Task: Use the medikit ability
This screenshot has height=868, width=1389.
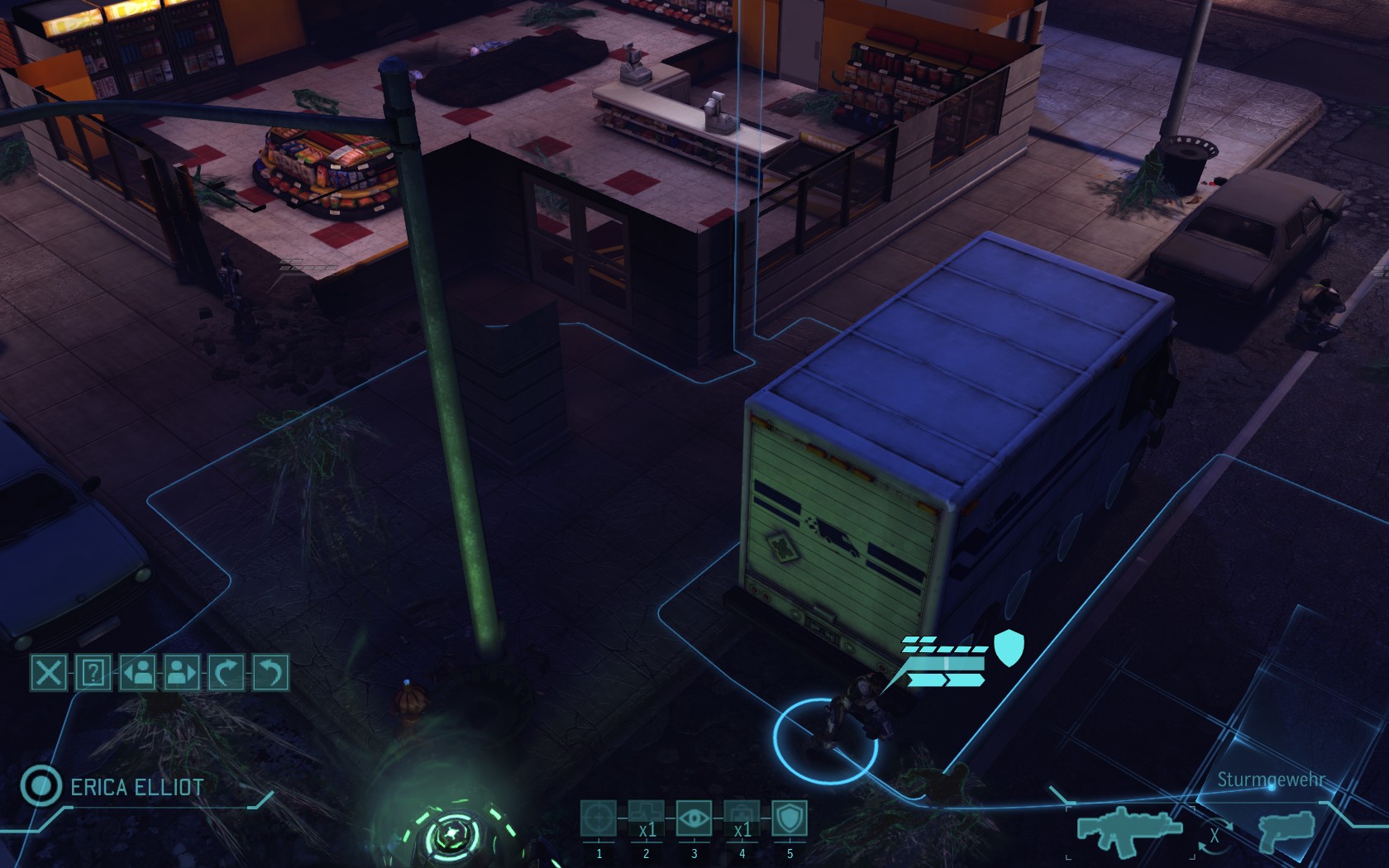Action: (742, 819)
